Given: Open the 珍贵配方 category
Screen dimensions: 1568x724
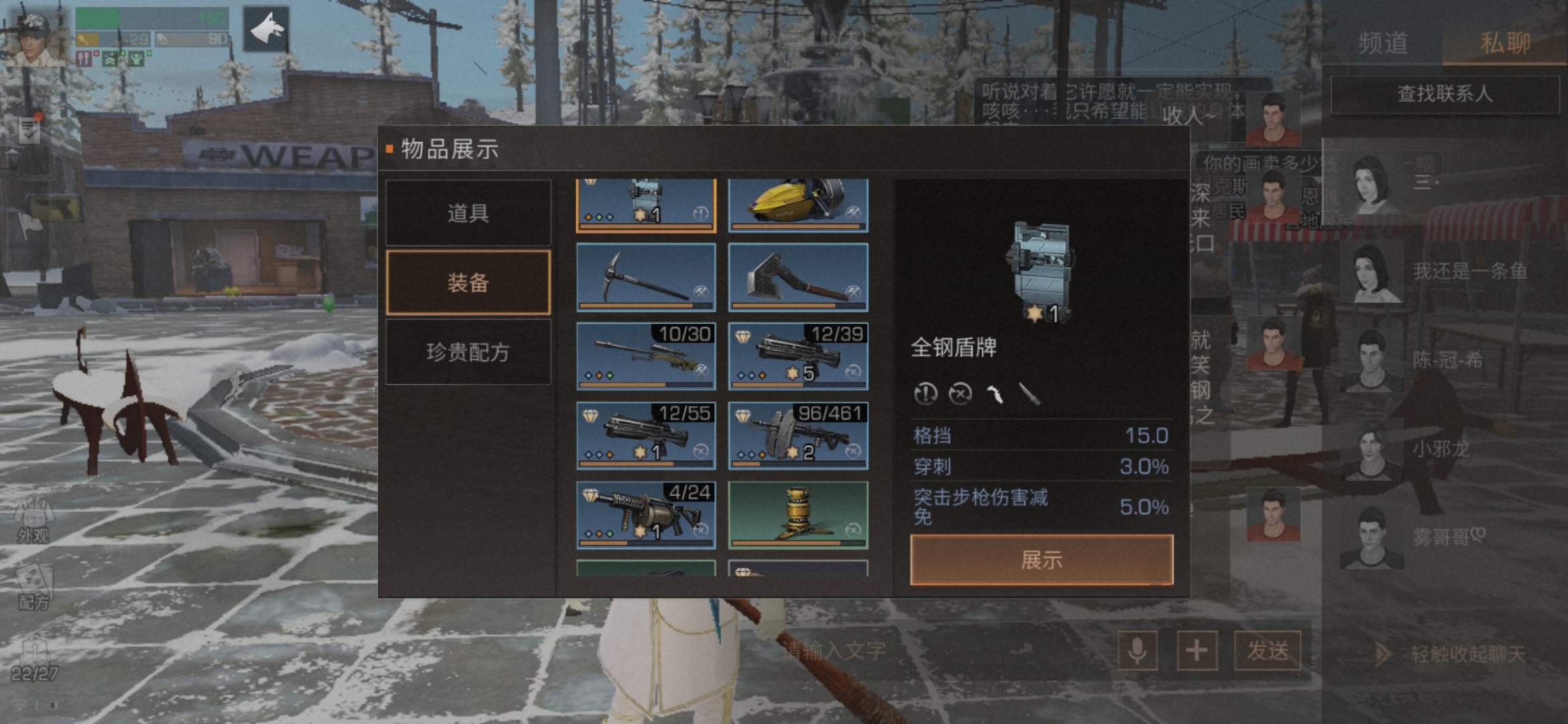Looking at the screenshot, I should pyautogui.click(x=468, y=351).
